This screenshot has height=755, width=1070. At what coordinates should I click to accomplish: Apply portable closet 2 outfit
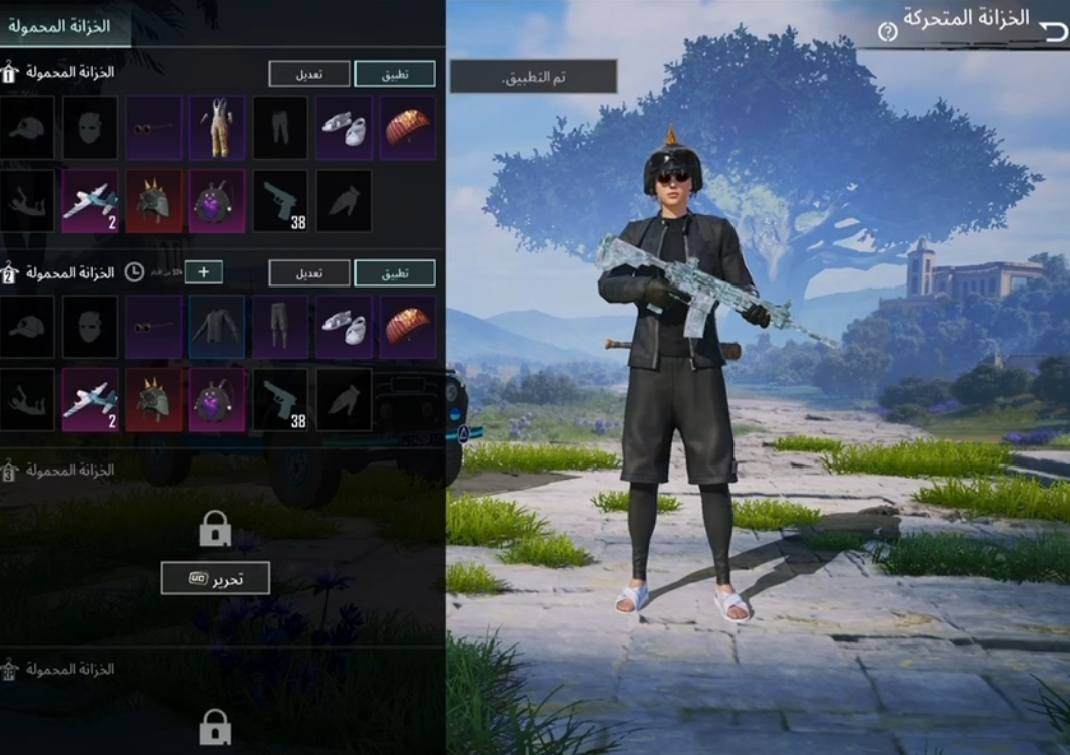tap(395, 273)
